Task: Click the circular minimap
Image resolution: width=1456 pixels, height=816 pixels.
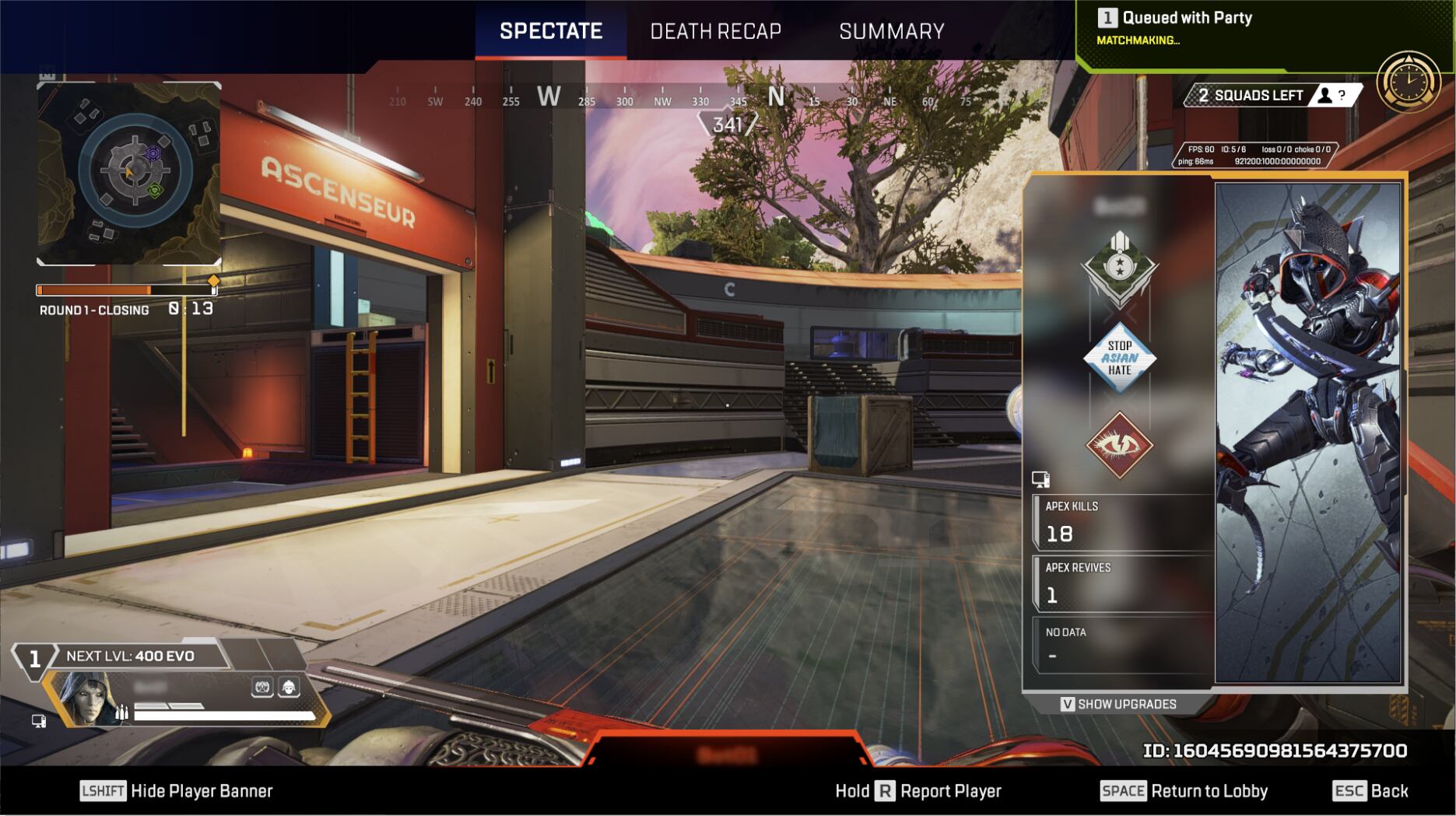Action: click(x=135, y=170)
